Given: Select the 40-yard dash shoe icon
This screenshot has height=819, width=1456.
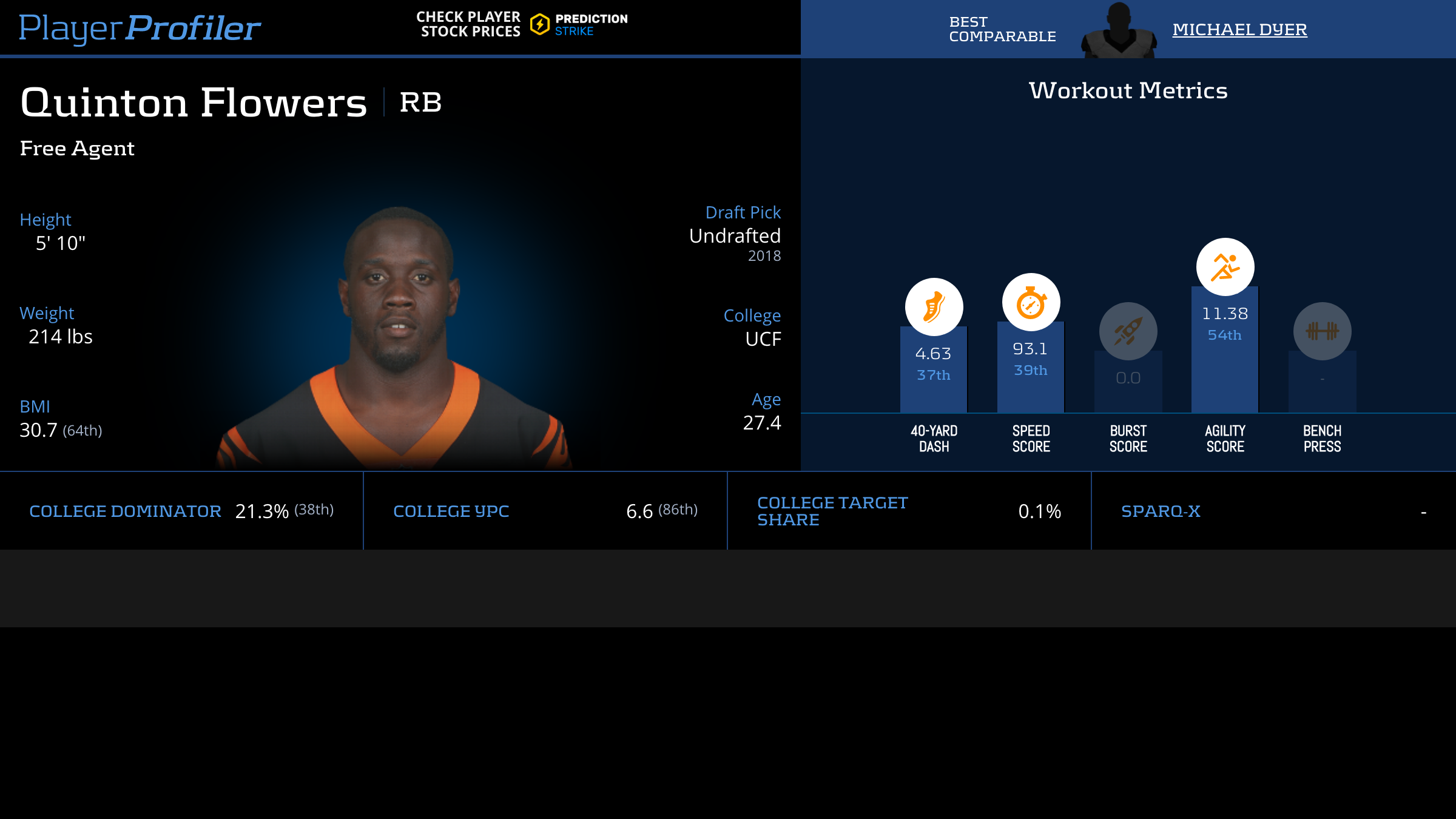Looking at the screenshot, I should click(x=934, y=307).
